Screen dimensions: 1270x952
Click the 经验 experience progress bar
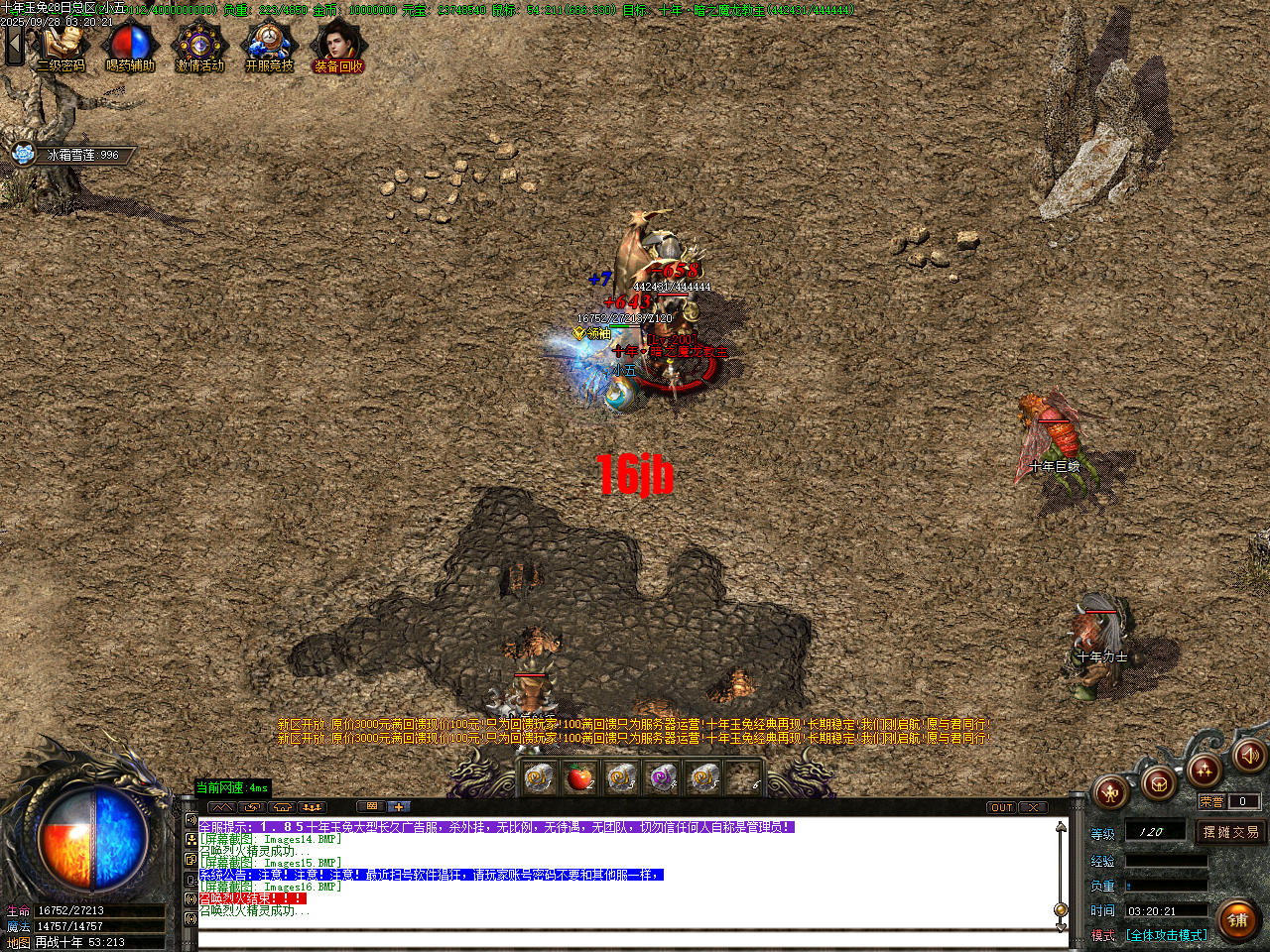1166,861
